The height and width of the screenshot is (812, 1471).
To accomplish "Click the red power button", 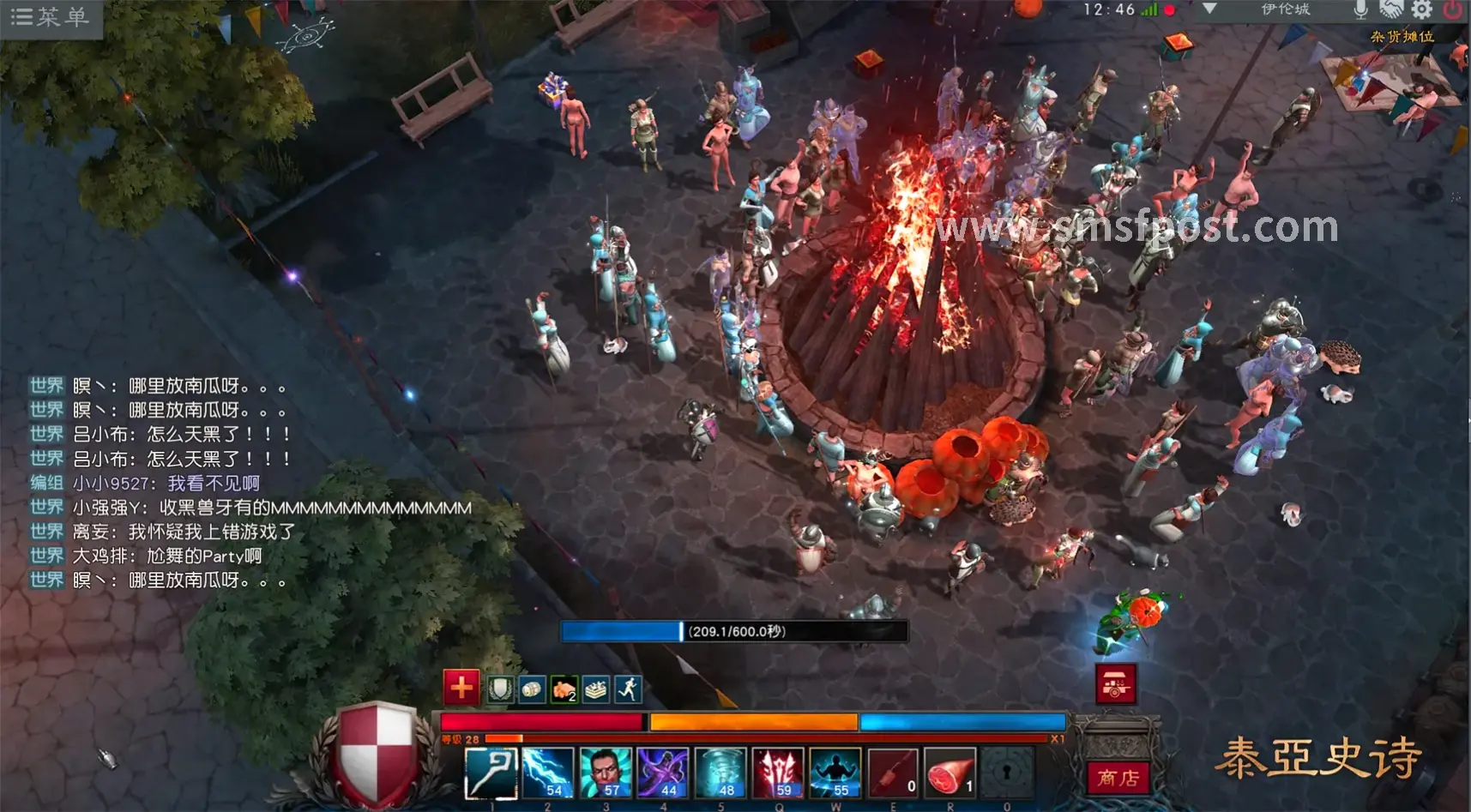I will tap(1453, 10).
